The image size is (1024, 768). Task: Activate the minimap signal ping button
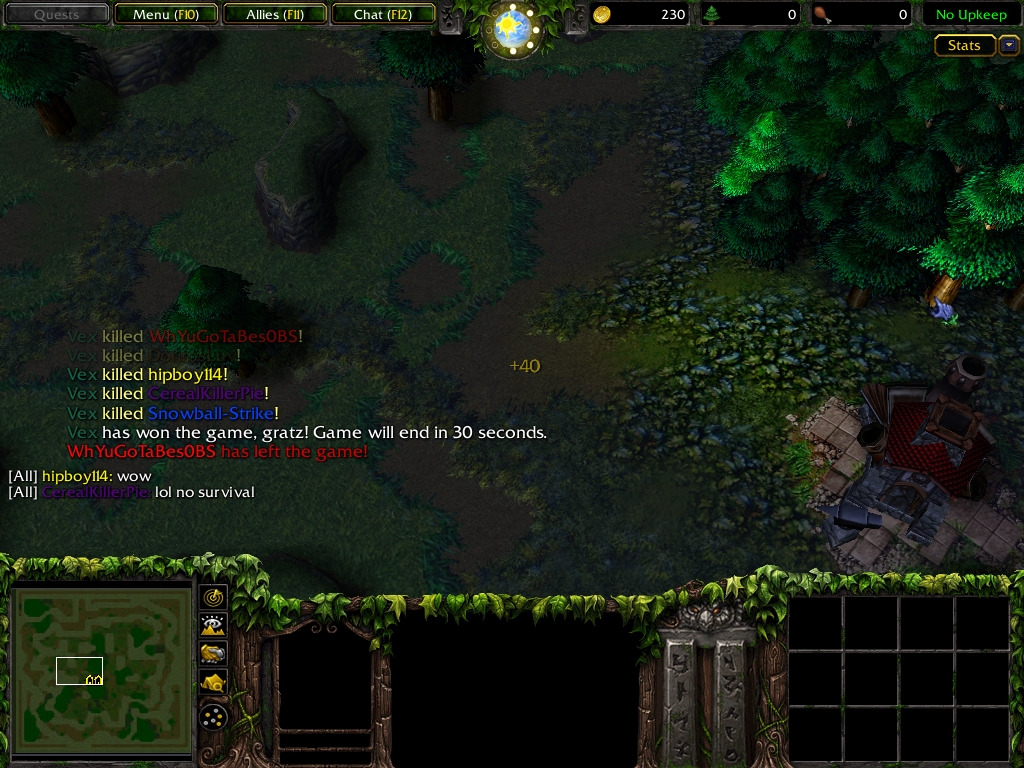click(x=214, y=597)
